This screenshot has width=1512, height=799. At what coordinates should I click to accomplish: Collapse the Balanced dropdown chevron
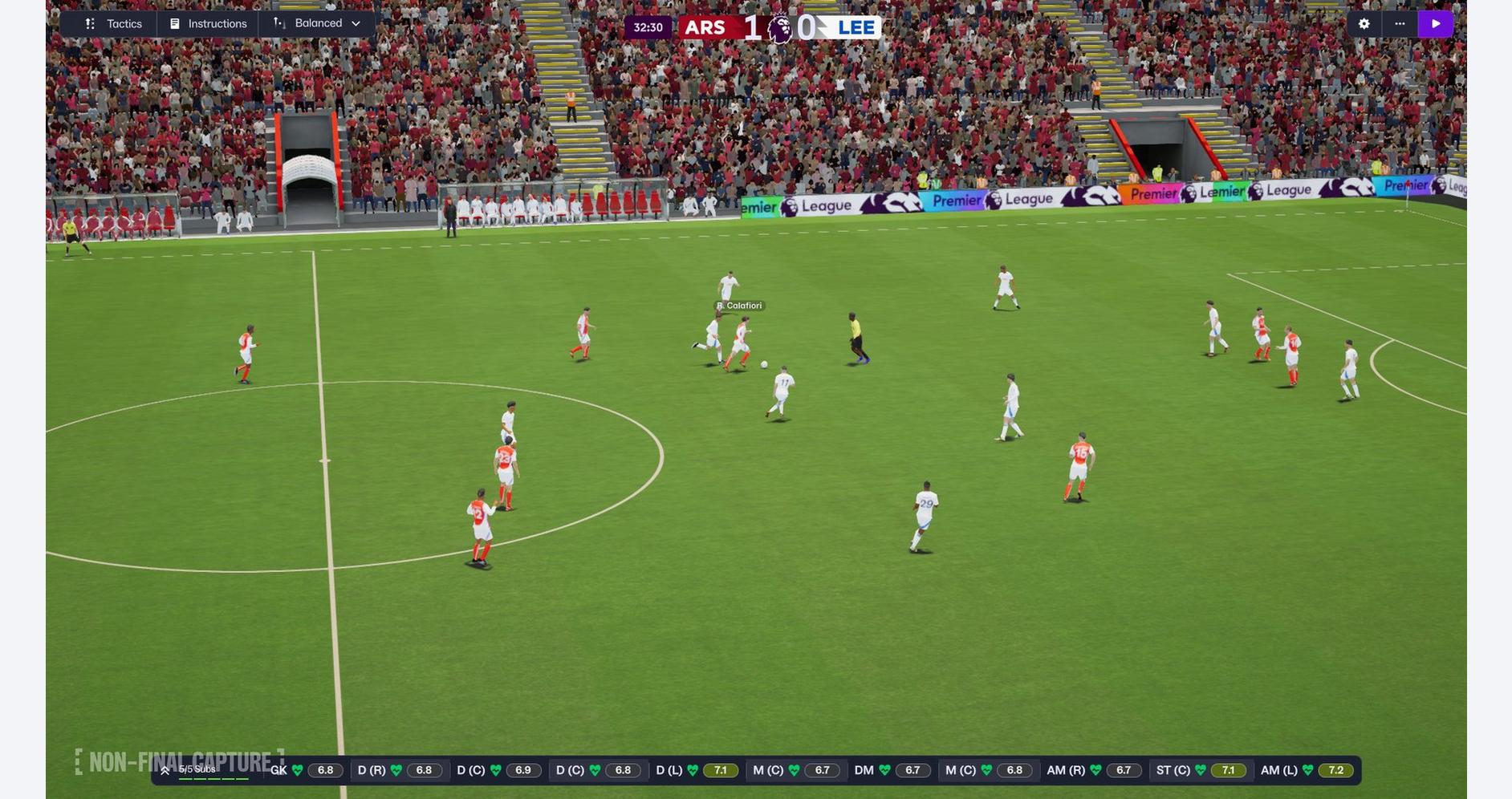coord(356,23)
